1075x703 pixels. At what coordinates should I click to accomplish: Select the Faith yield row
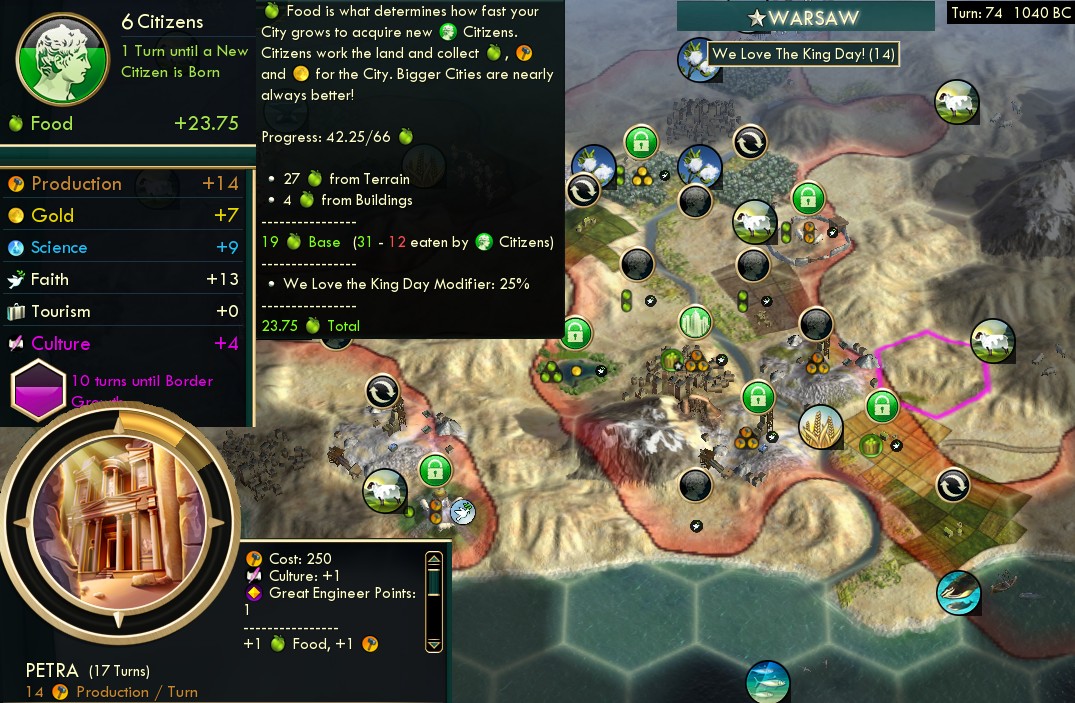pyautogui.click(x=125, y=280)
